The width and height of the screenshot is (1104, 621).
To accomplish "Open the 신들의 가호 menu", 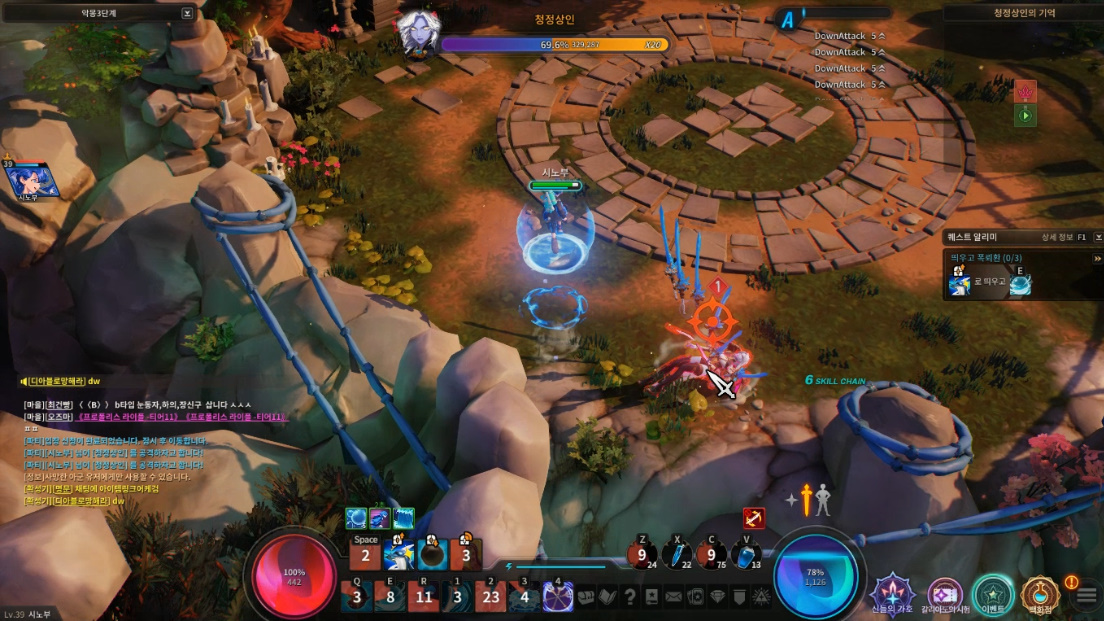I will pyautogui.click(x=892, y=594).
